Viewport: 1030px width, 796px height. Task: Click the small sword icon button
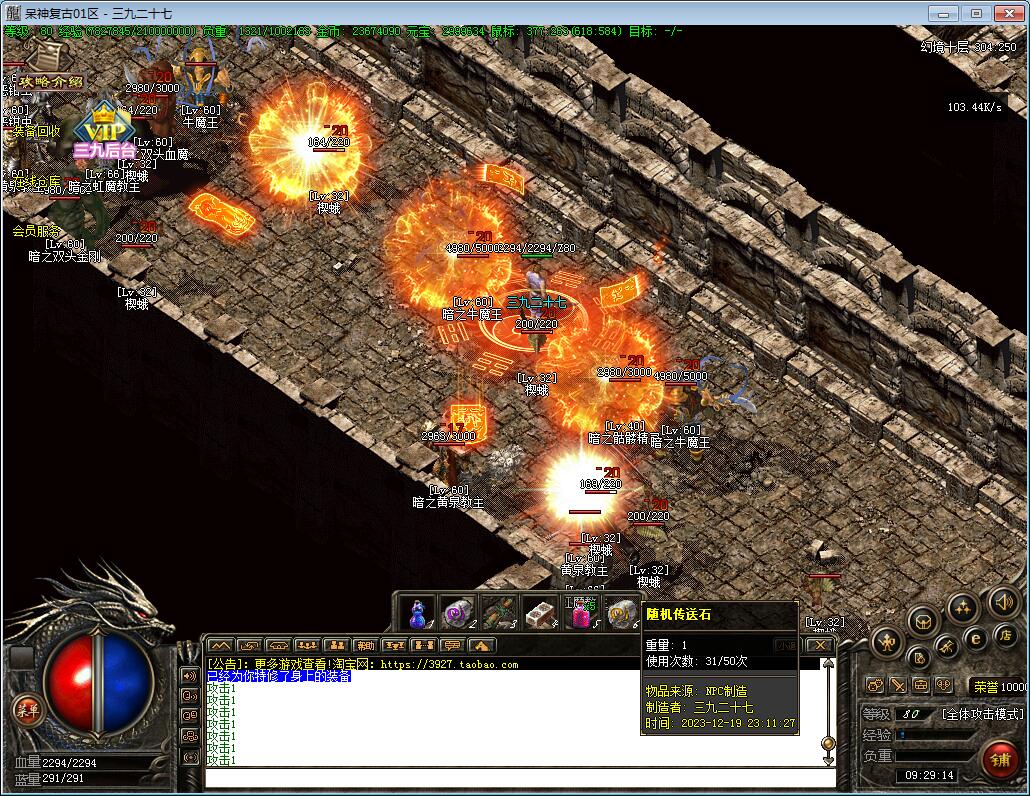898,686
